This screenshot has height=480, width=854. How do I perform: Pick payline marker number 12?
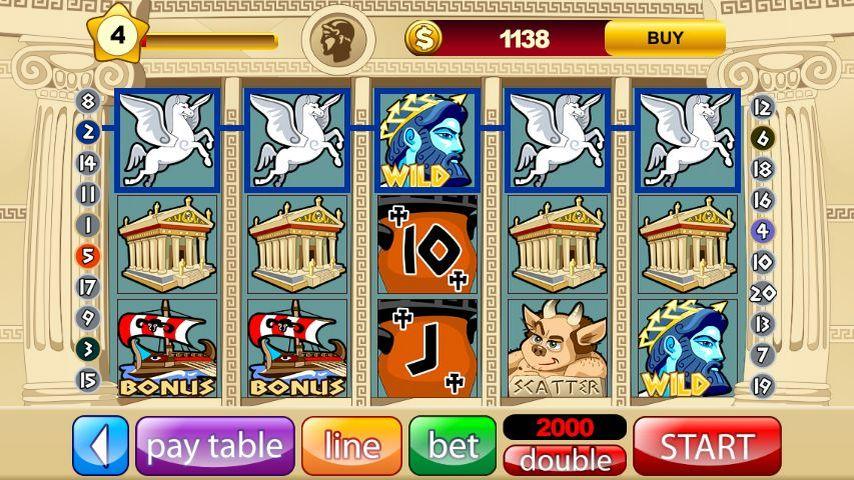[763, 107]
